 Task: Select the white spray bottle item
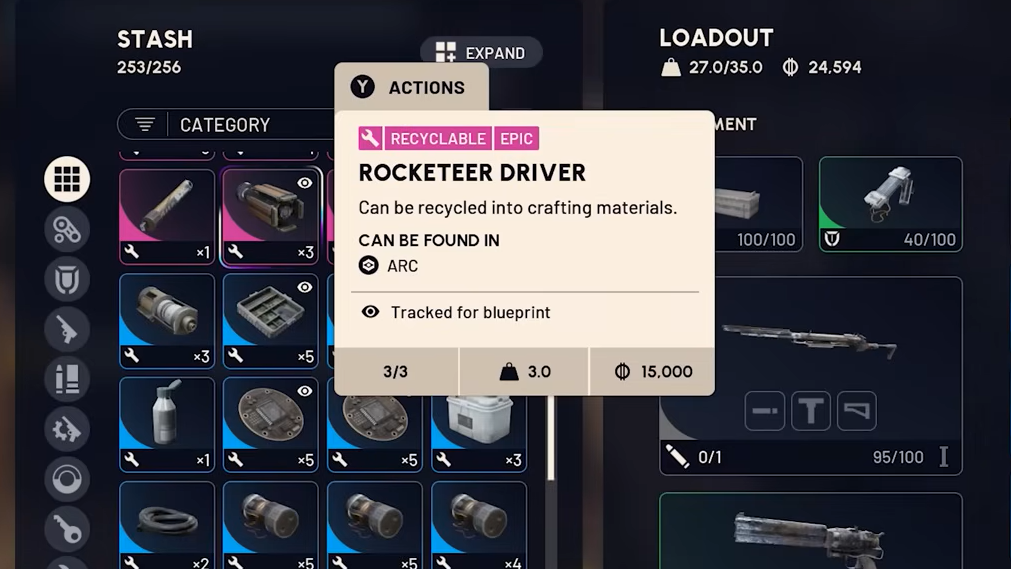167,424
